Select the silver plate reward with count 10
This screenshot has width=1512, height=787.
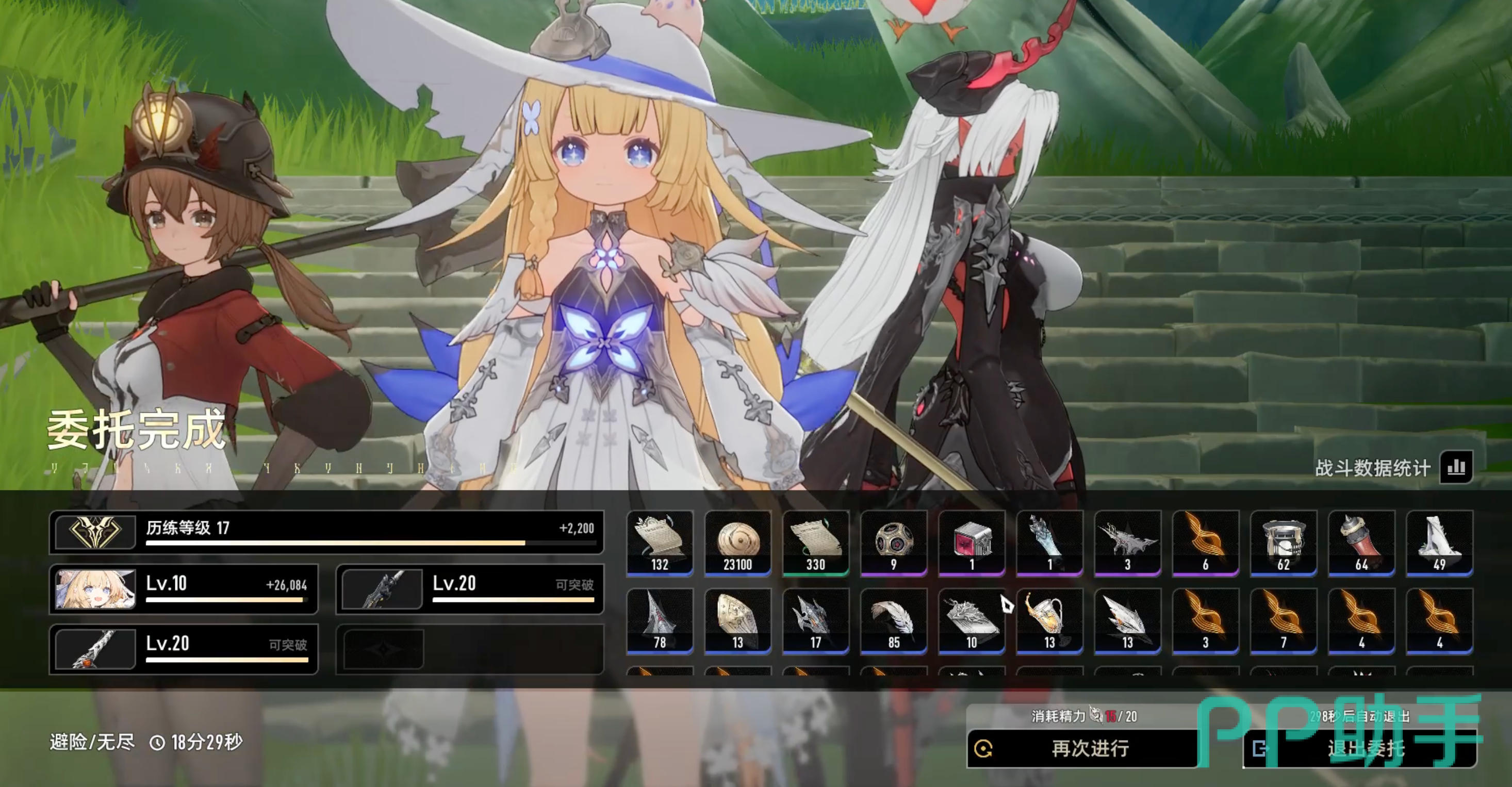972,621
